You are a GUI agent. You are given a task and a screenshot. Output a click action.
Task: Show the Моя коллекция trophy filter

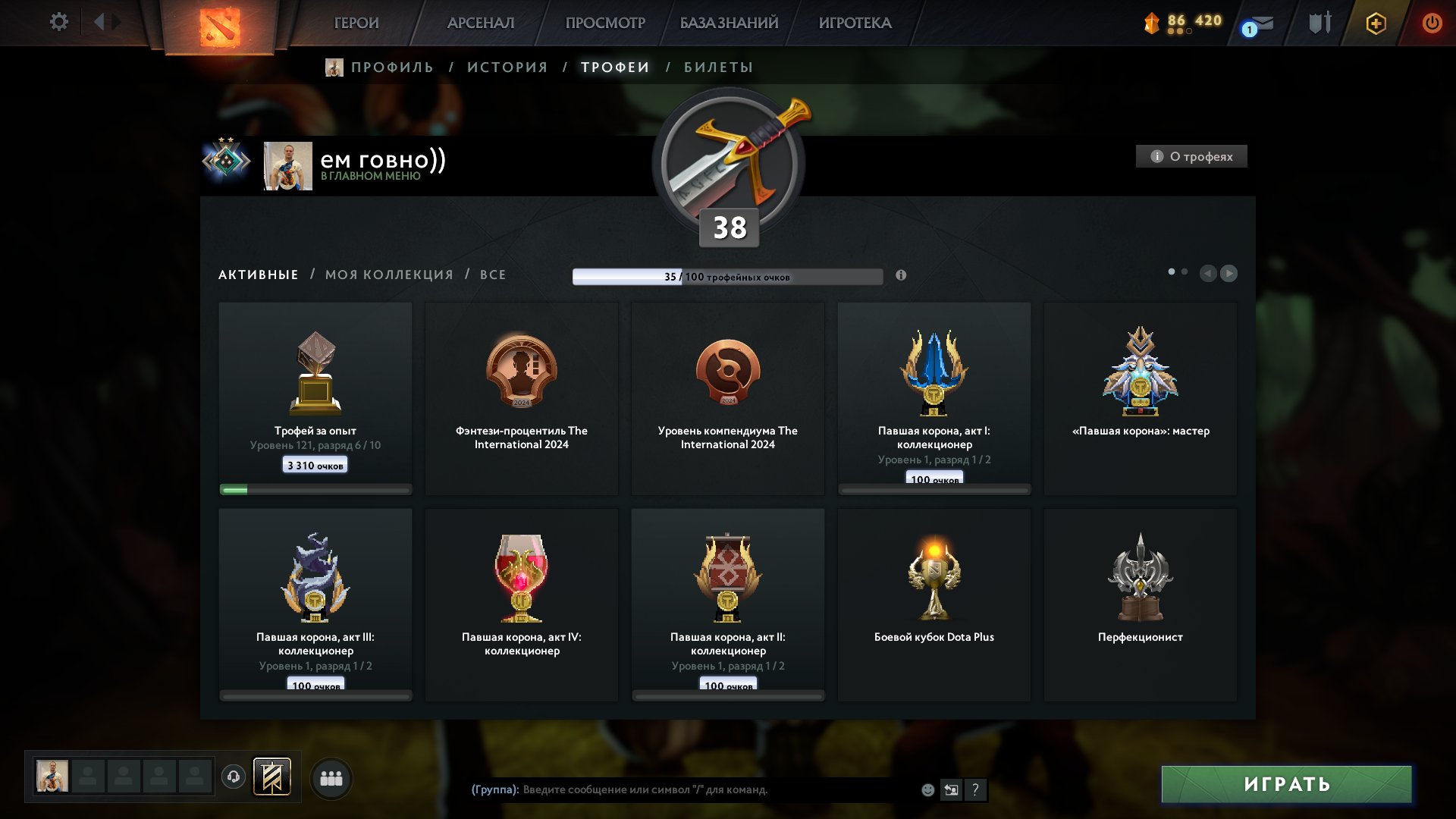(389, 275)
